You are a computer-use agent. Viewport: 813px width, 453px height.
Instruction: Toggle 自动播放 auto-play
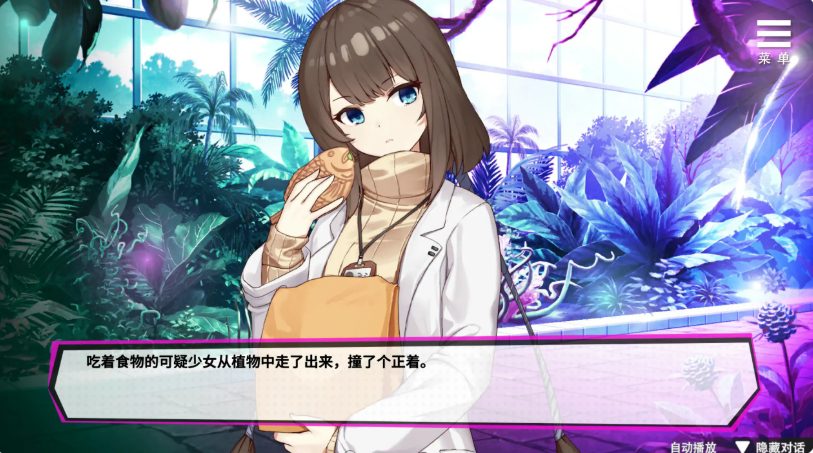(x=692, y=446)
